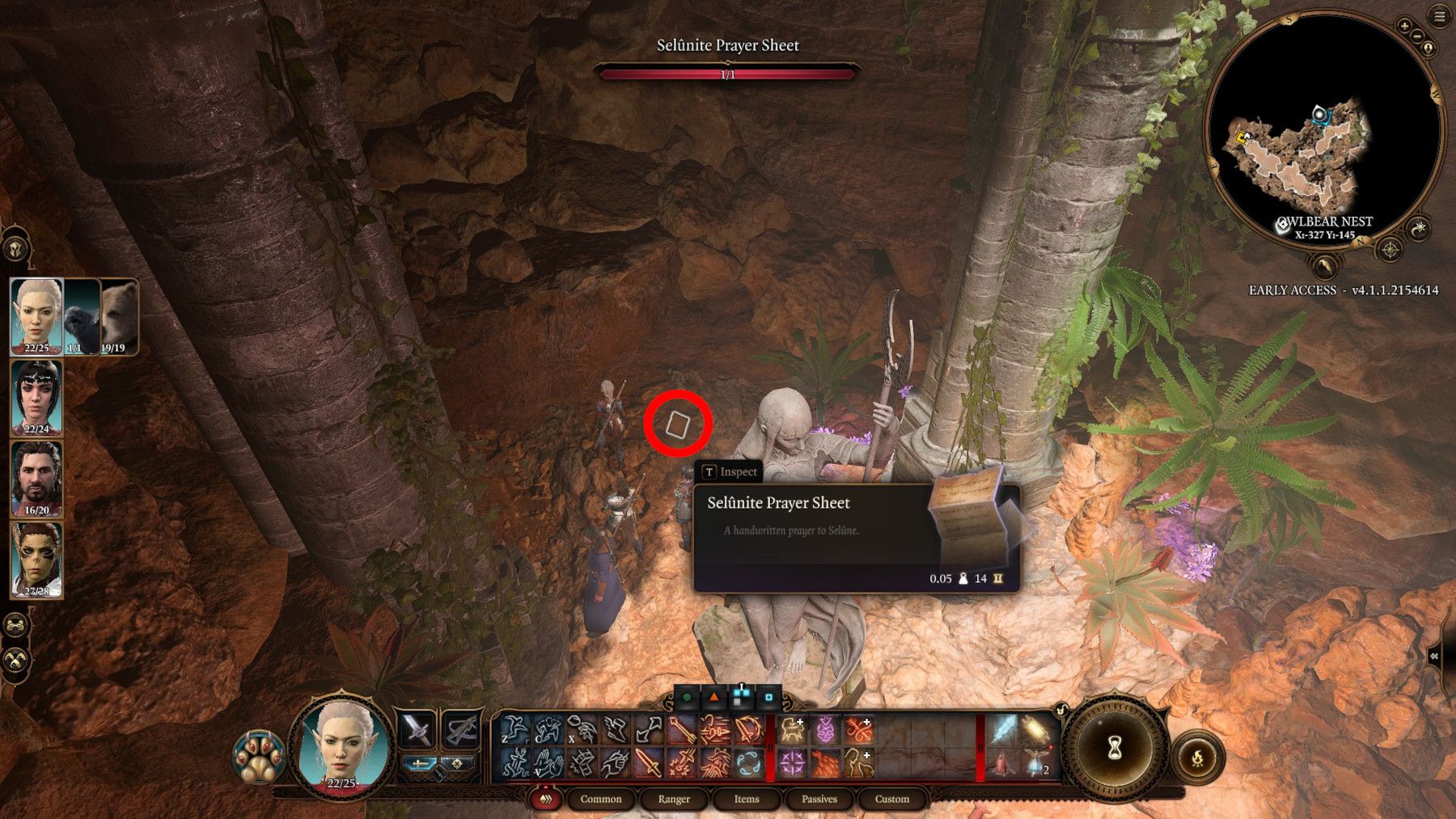The image size is (1456, 819).
Task: Select the bearded man's party portrait
Action: 36,479
